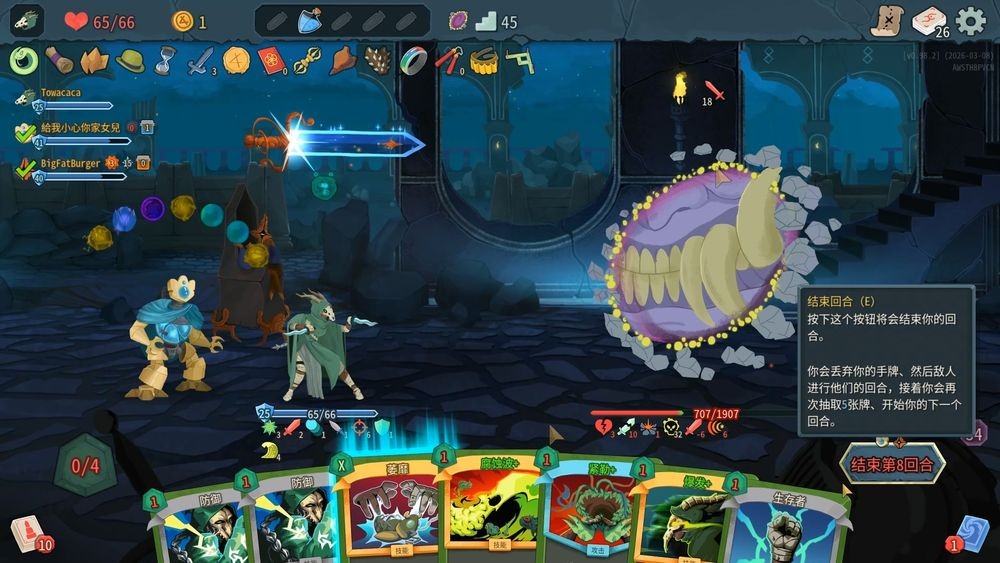
Task: Select the X-cost skill card in hand
Action: [388, 508]
